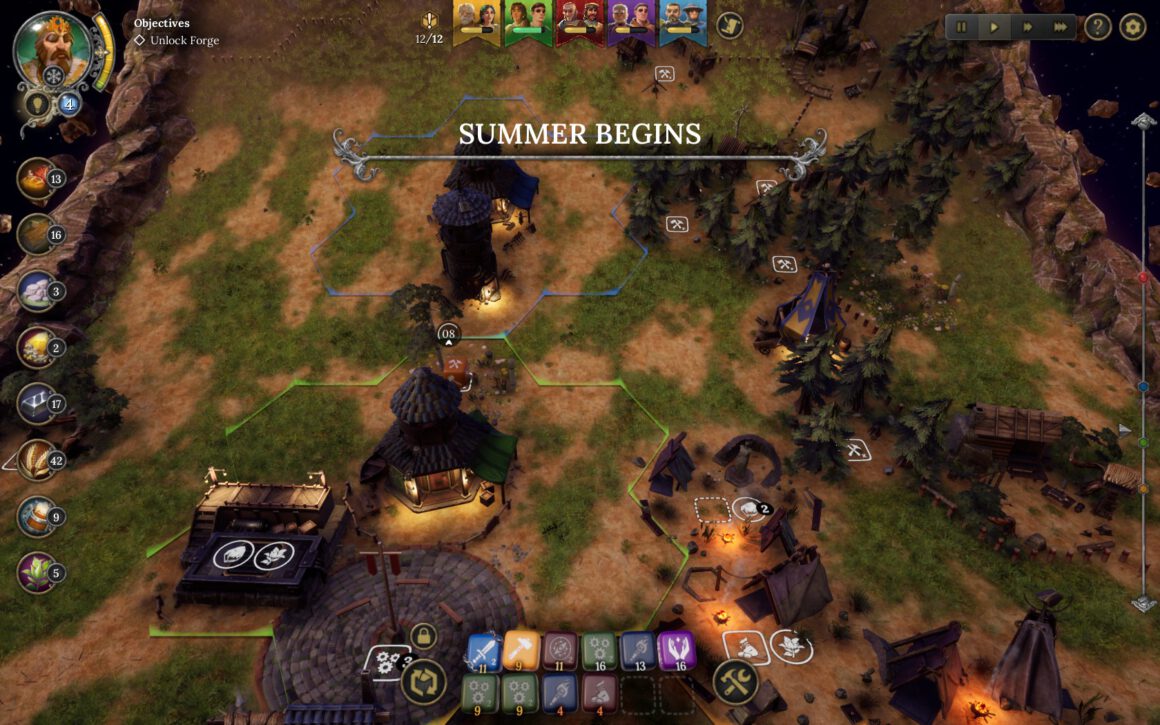Screen dimensions: 1160x725
Task: Open the settings gear menu
Action: click(x=1132, y=27)
